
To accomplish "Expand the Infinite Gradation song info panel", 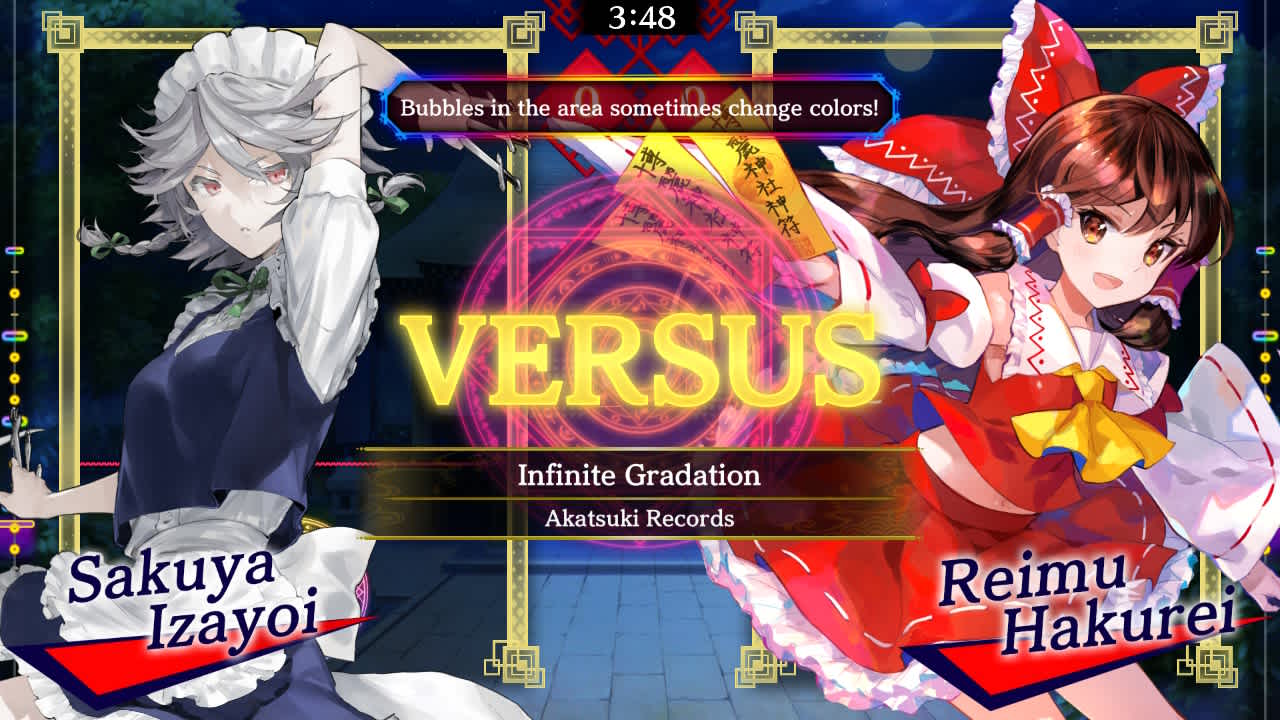I will click(640, 478).
